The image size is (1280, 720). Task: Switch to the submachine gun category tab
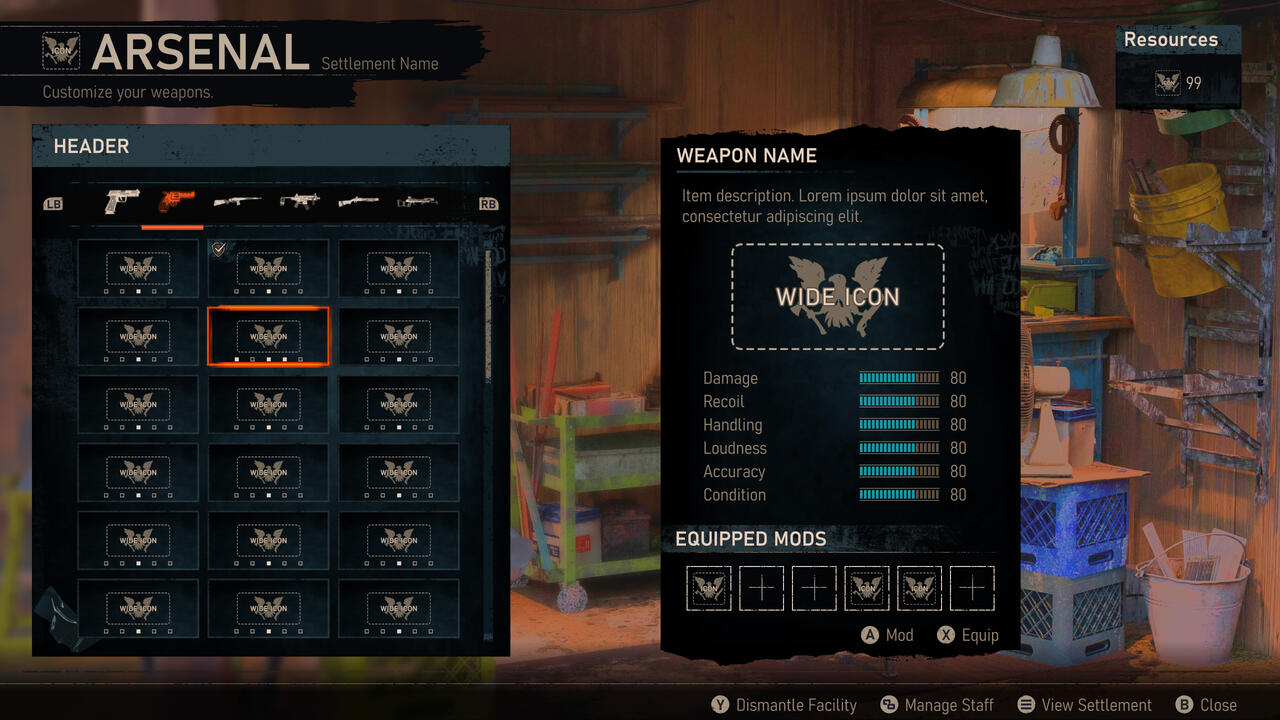pos(298,202)
